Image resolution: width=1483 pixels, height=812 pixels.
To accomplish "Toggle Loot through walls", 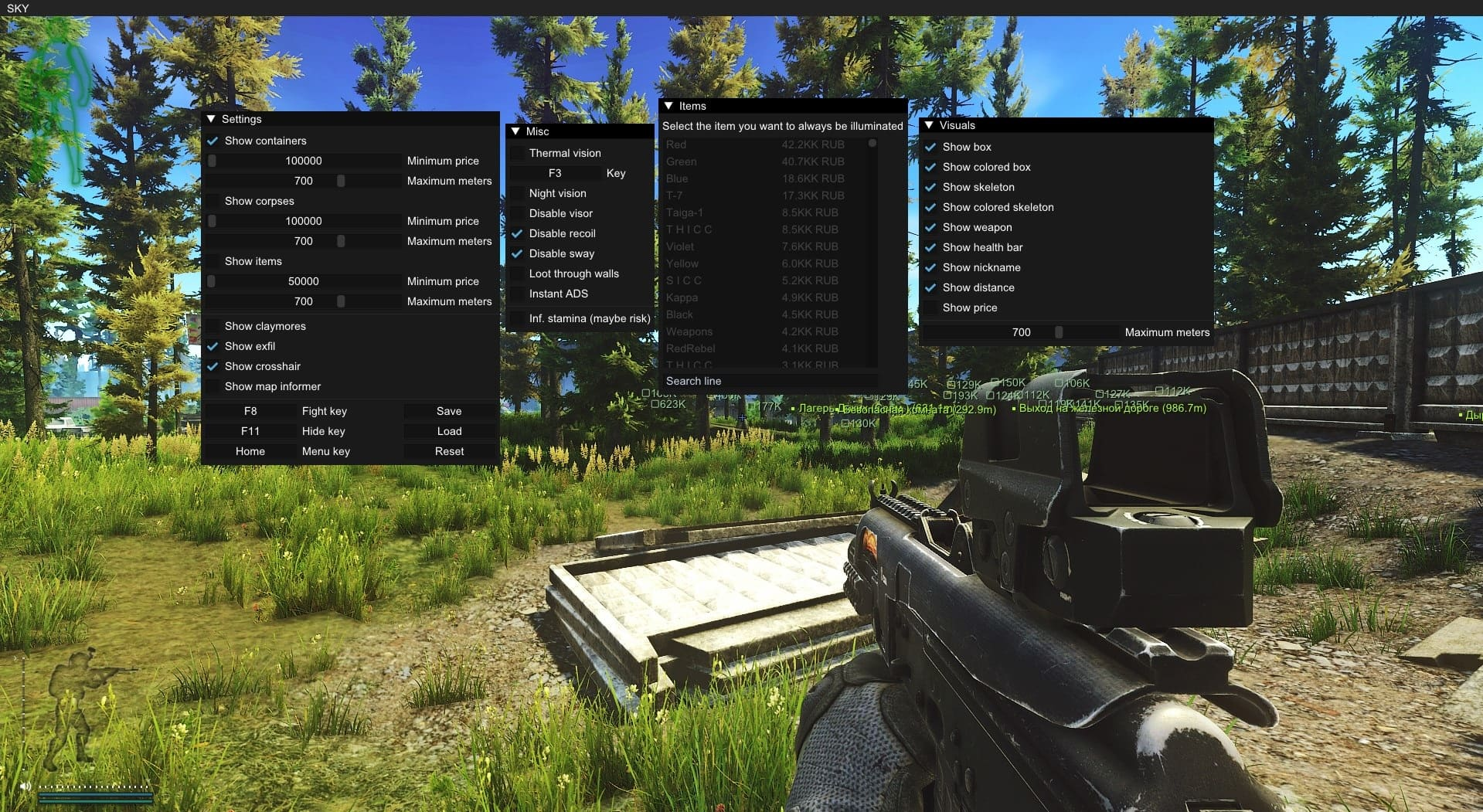I will click(x=517, y=273).
